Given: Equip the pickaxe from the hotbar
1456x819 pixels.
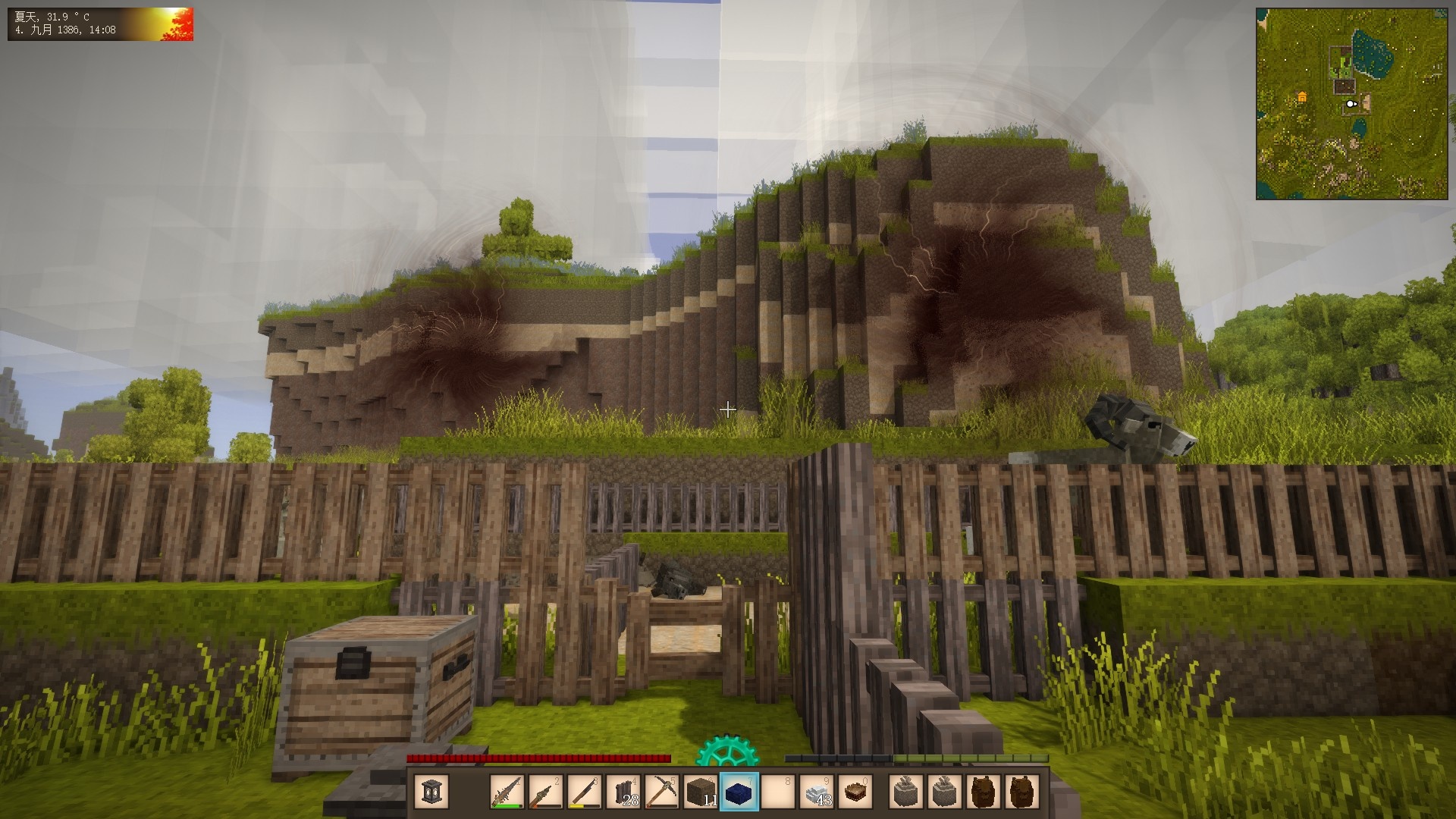Looking at the screenshot, I should (x=662, y=792).
